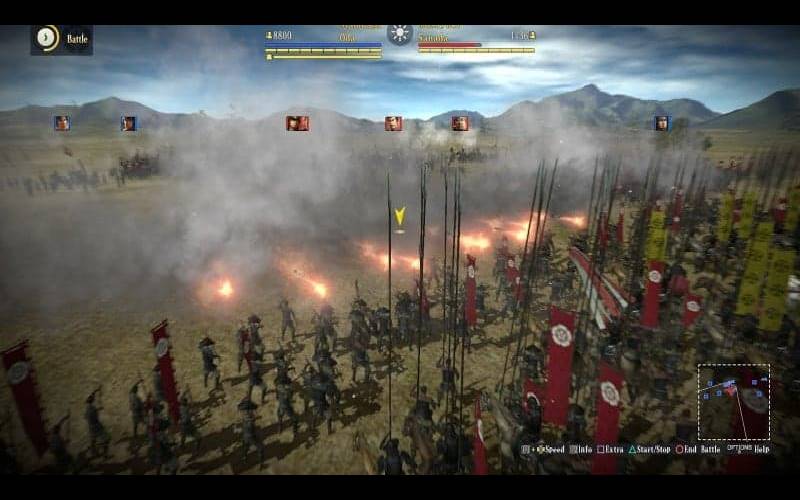Click the battlefield minimap

(x=733, y=401)
